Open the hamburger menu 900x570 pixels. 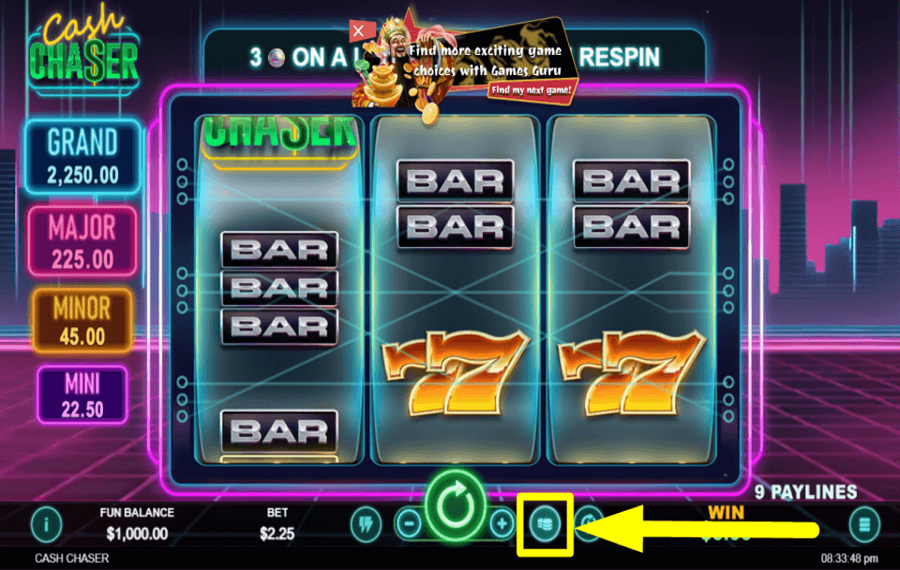[864, 524]
